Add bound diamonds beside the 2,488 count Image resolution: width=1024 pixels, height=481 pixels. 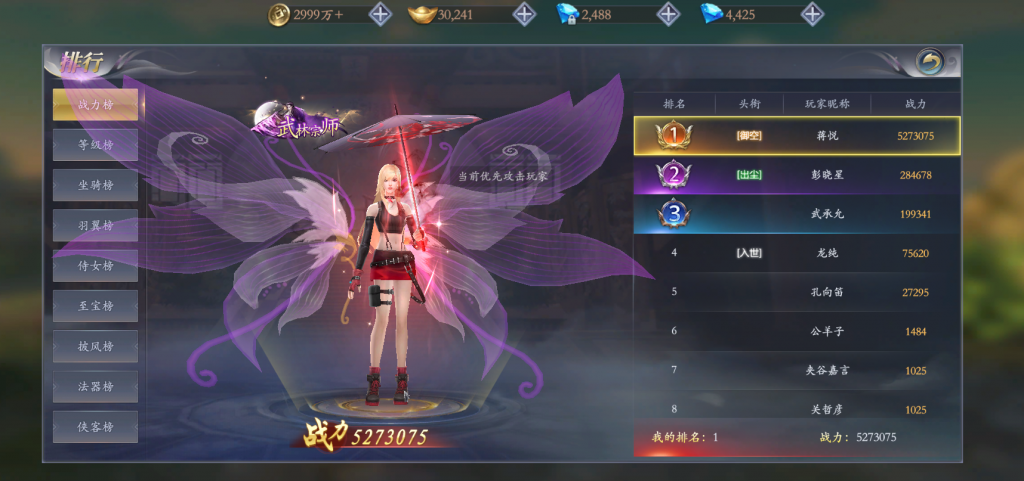(x=669, y=14)
